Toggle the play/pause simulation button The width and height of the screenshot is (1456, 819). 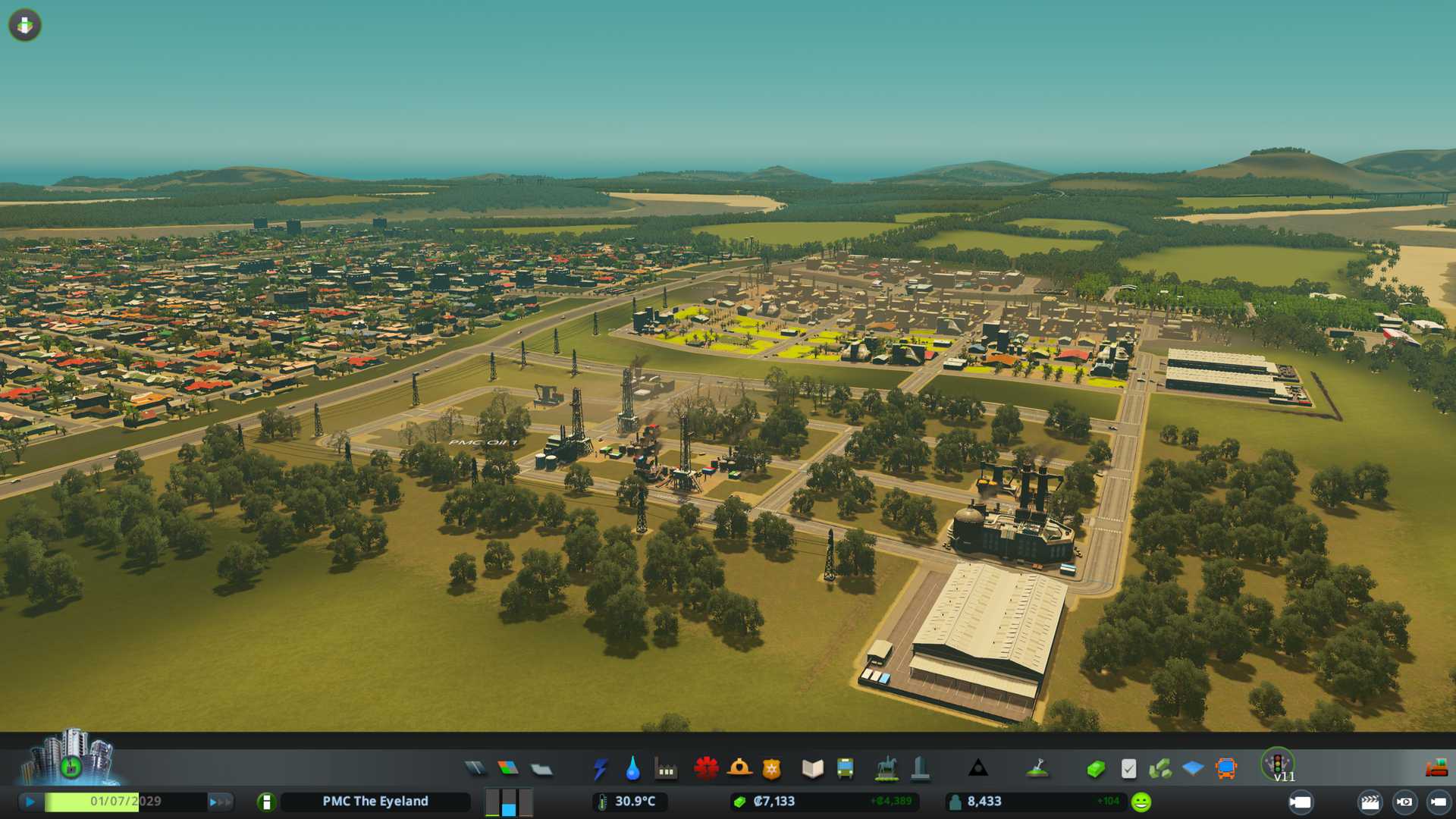(30, 802)
